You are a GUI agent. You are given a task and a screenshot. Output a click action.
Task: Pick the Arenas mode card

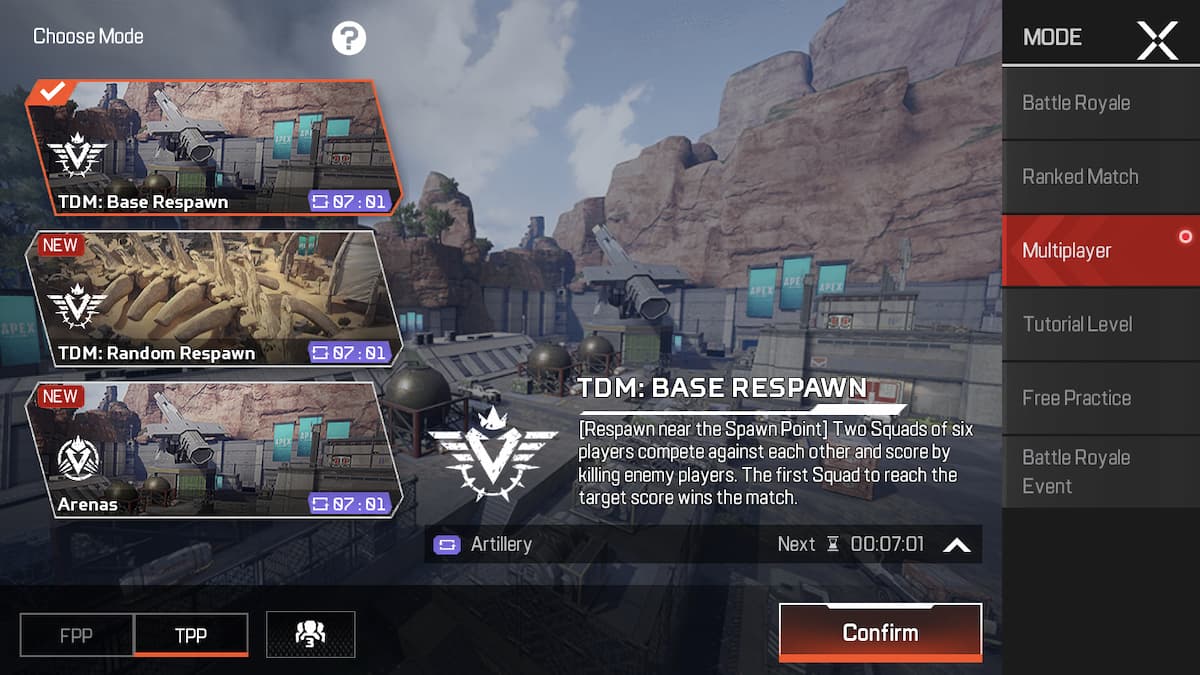tap(213, 449)
